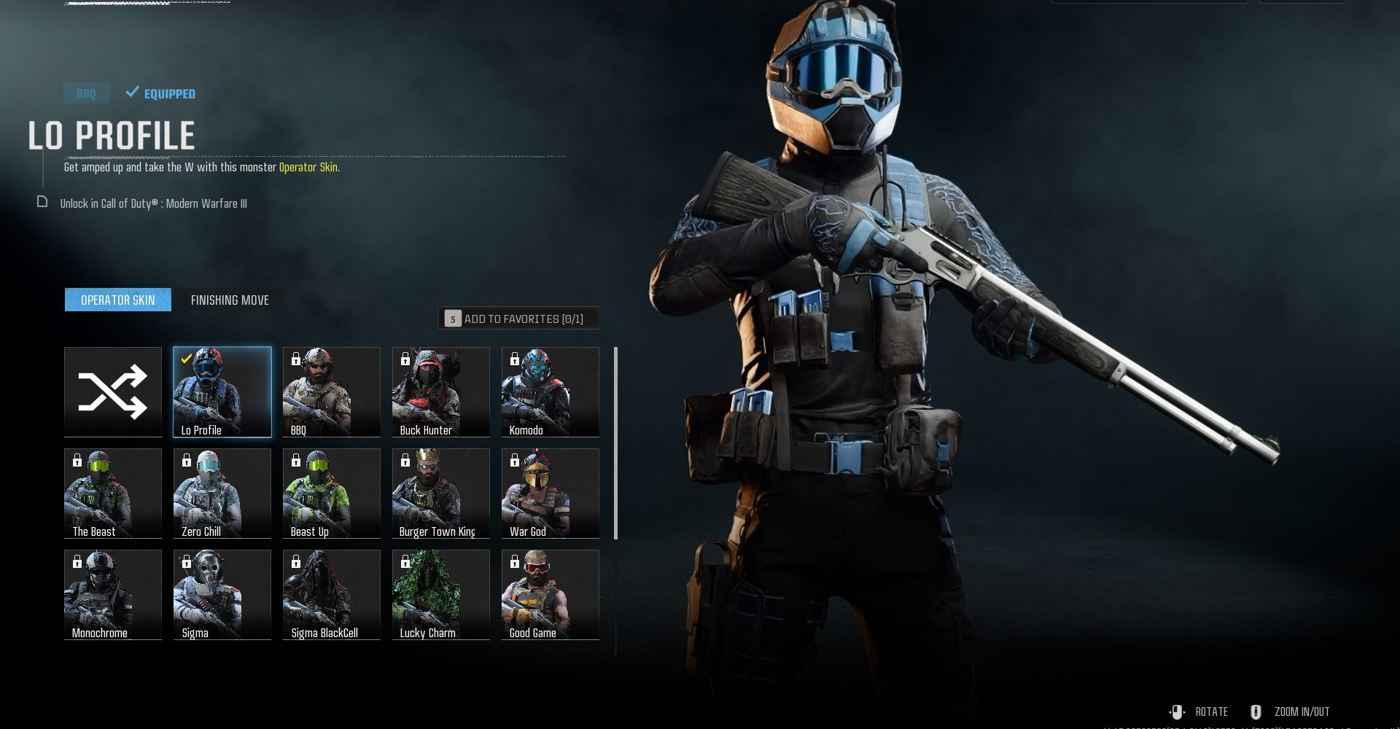
Task: Open the Finishing Move tab
Action: click(x=230, y=300)
